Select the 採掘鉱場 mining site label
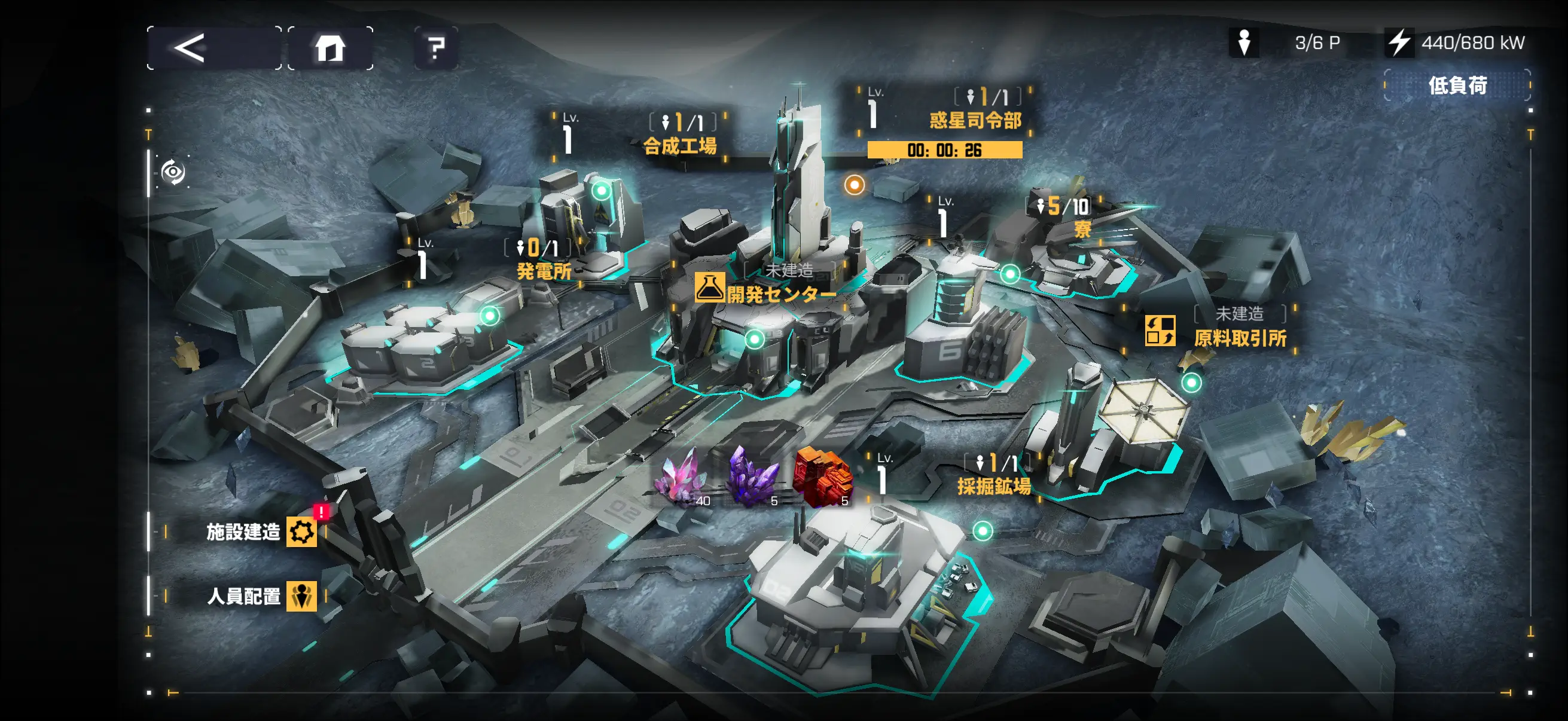The width and height of the screenshot is (1568, 721). click(x=993, y=485)
